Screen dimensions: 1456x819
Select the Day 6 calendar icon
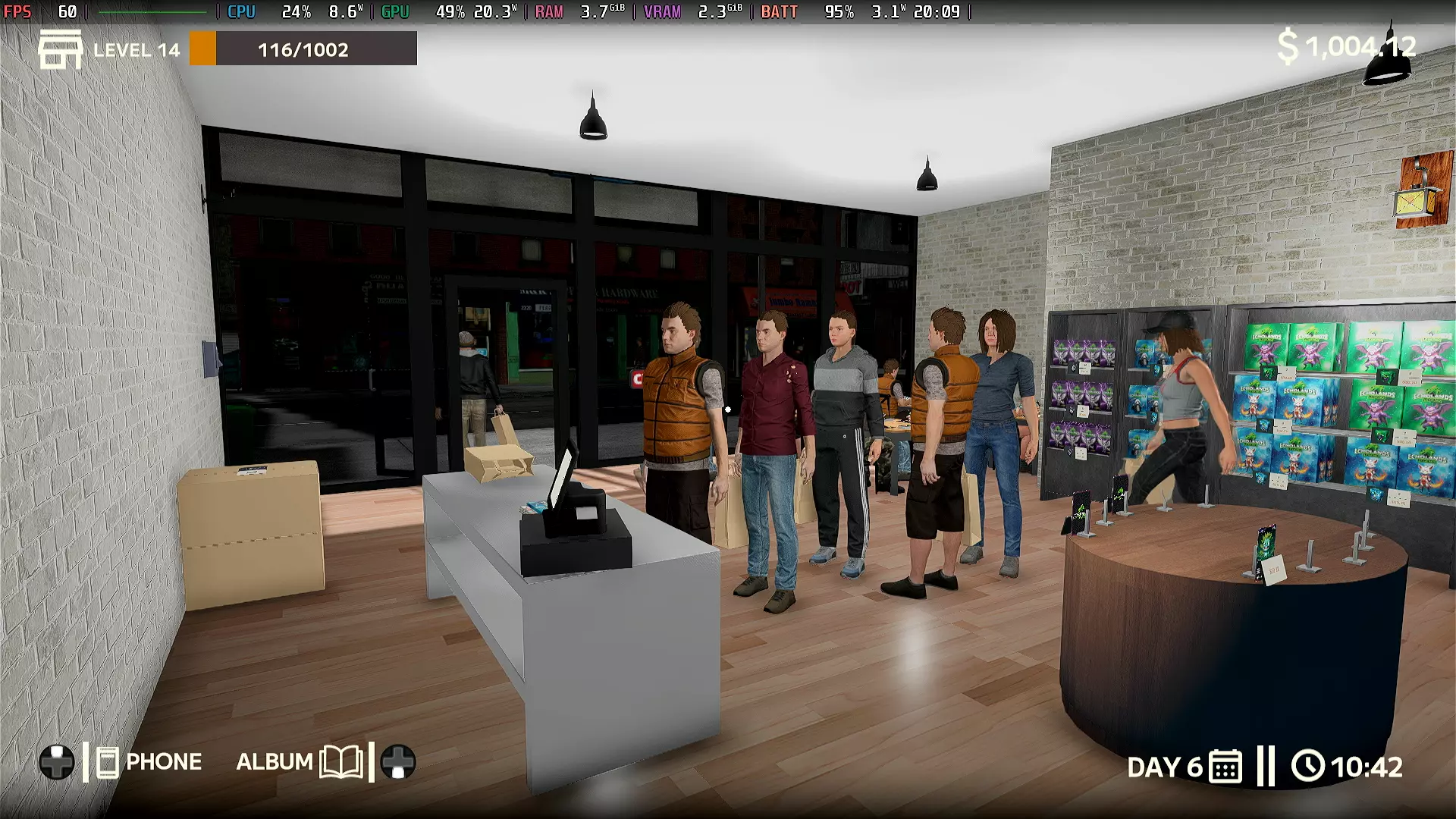(1225, 767)
